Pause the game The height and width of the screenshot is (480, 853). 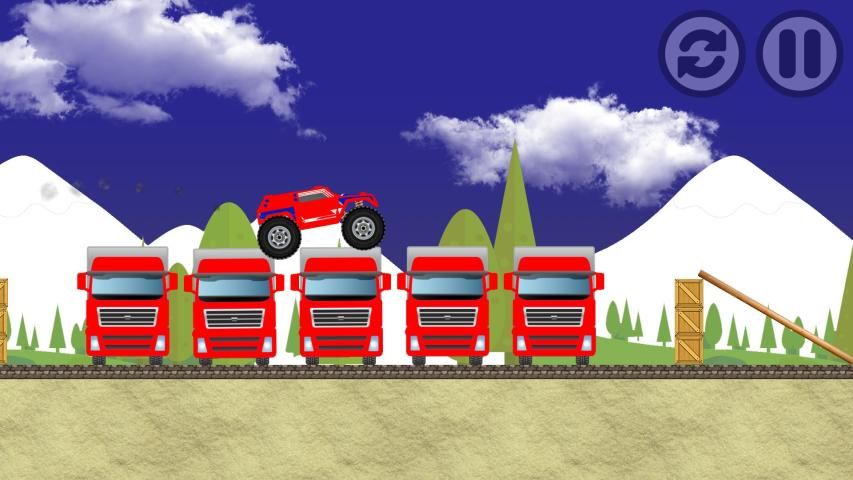[x=799, y=53]
